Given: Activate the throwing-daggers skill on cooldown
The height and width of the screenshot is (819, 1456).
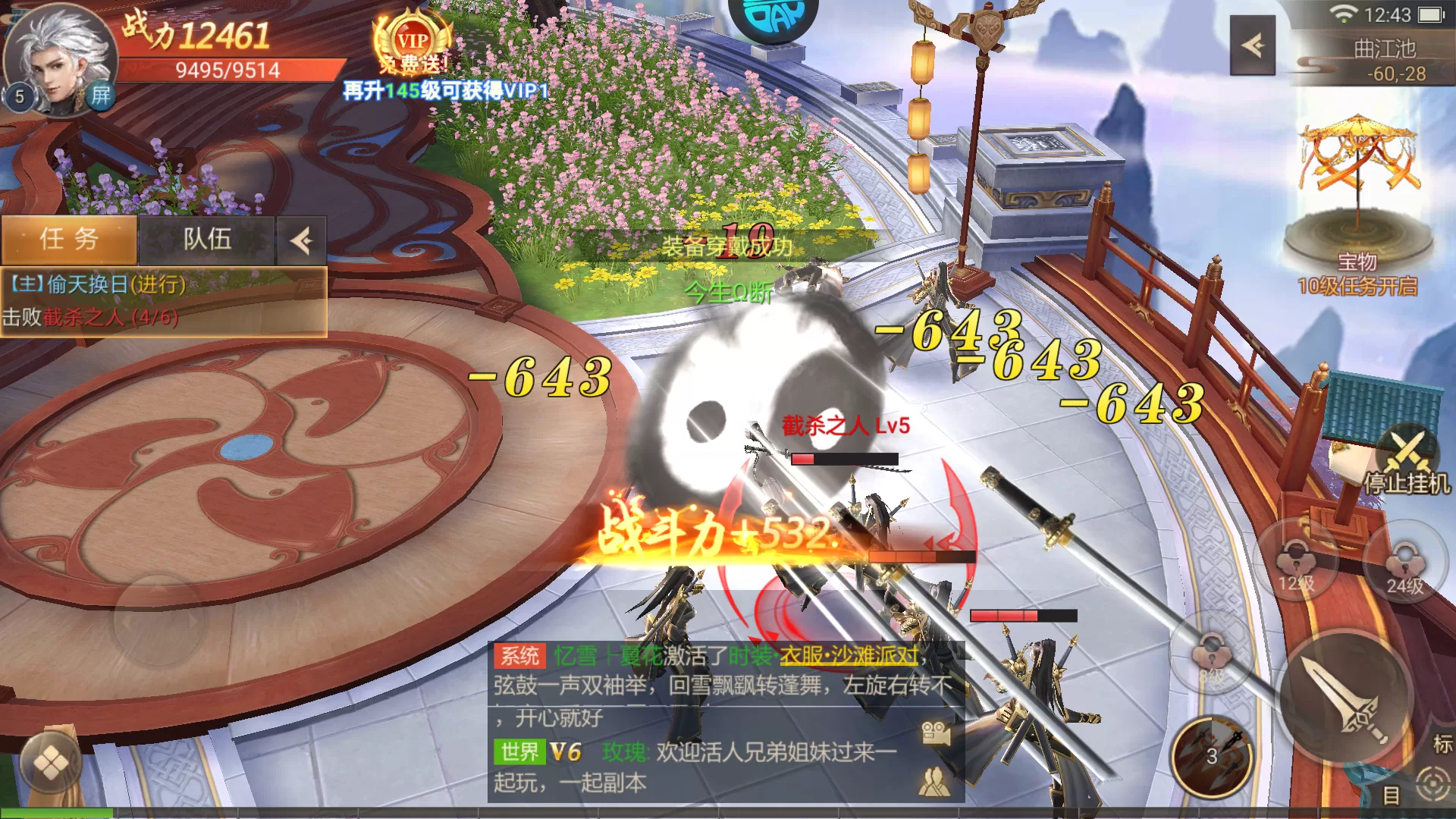Looking at the screenshot, I should coord(1211,755).
